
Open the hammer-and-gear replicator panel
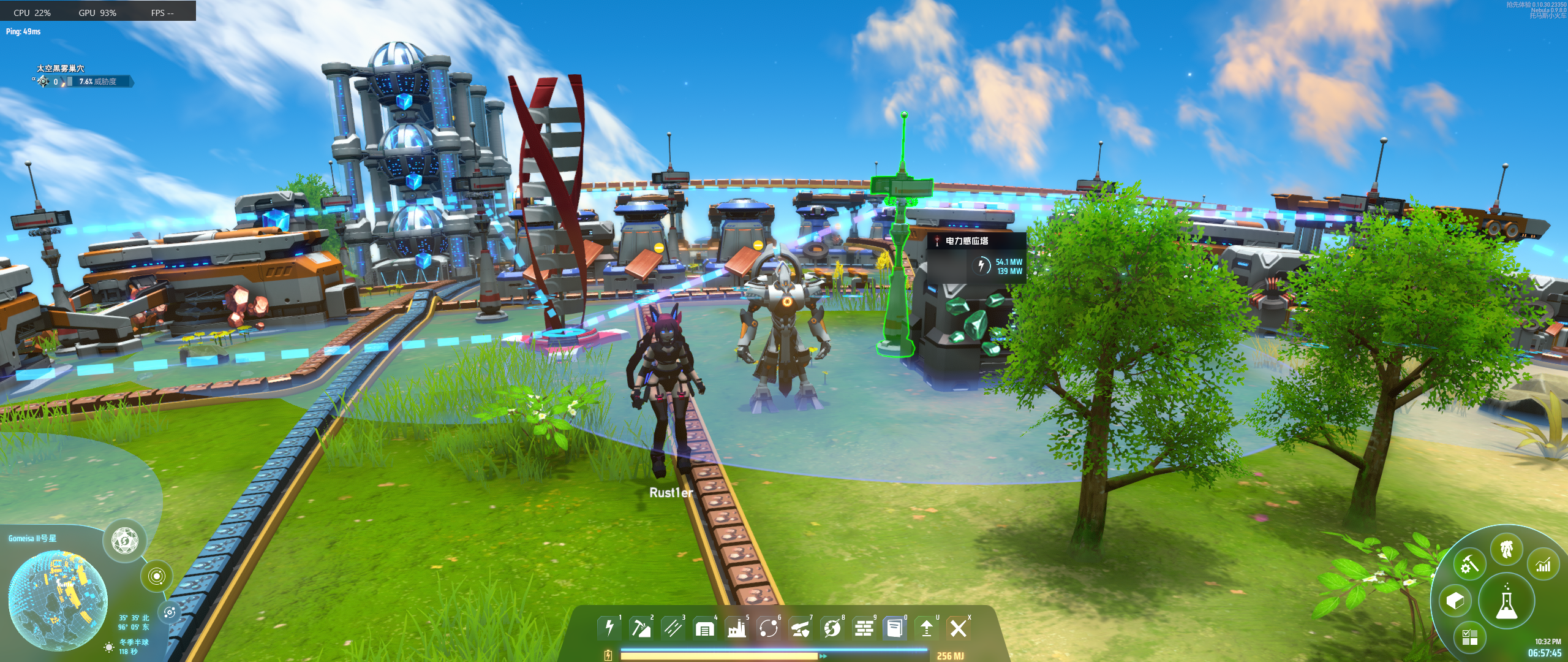pyautogui.click(x=1470, y=564)
